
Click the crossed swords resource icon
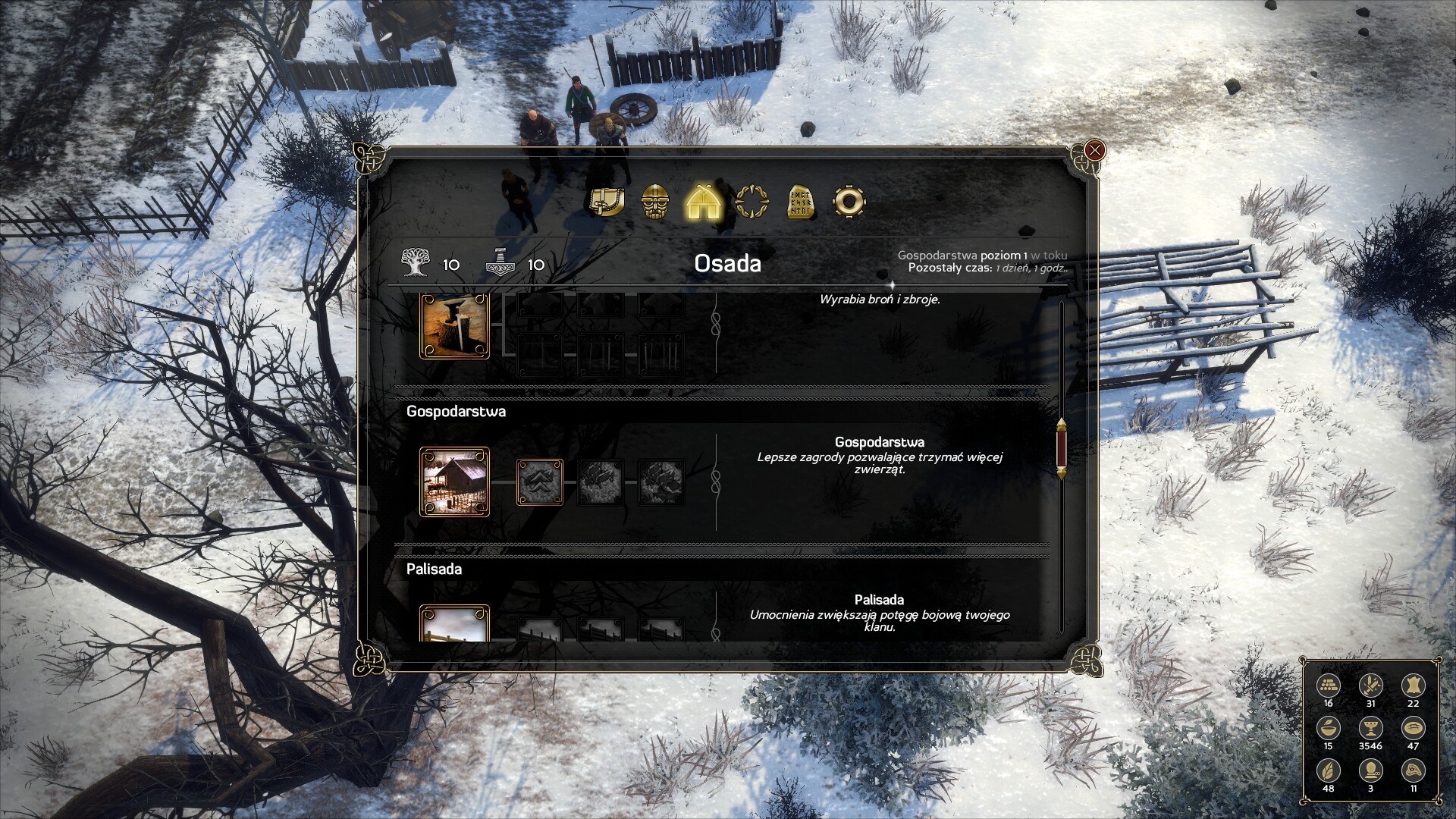[1370, 686]
